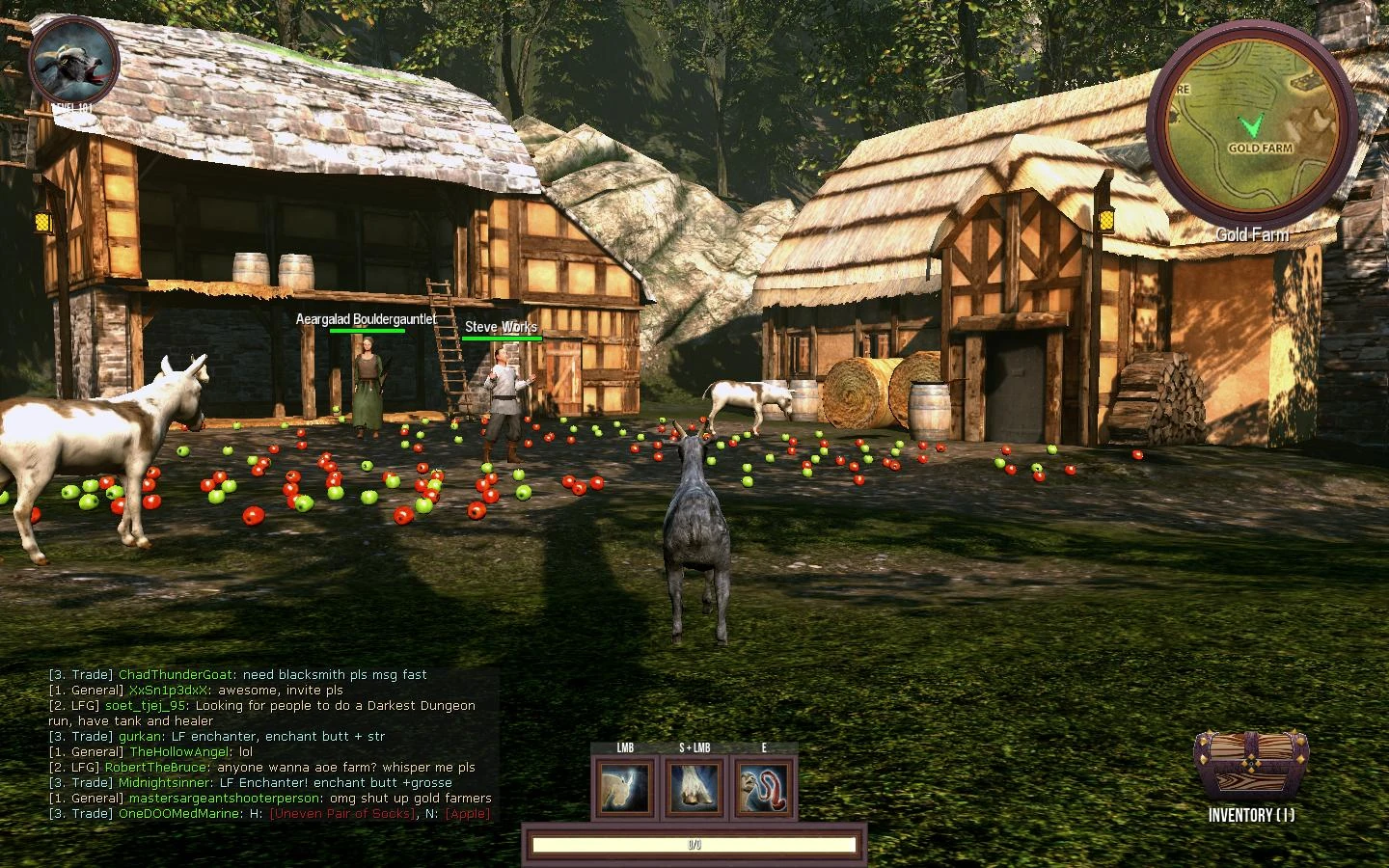Viewport: 1389px width, 868px height.
Task: Select OneDOOMedMarine's name in Trade chat
Action: pyautogui.click(x=178, y=814)
